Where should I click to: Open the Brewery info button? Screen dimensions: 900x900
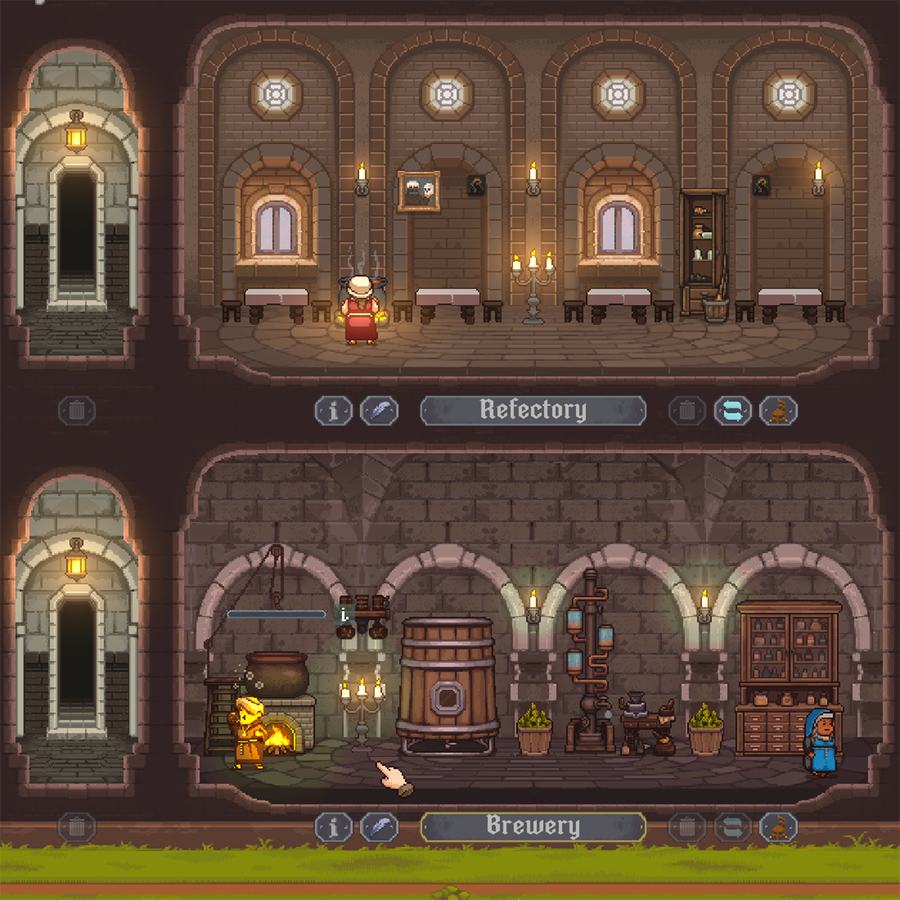tap(333, 827)
